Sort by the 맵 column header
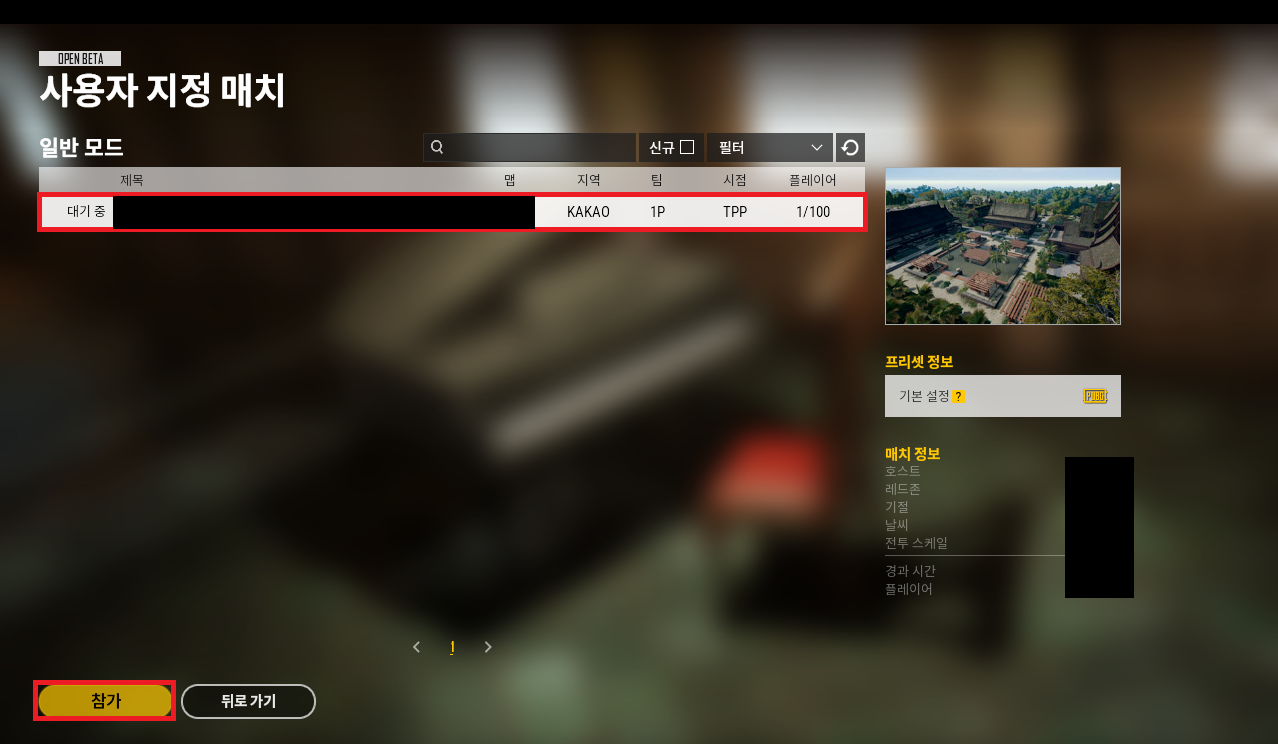The height and width of the screenshot is (744, 1278). coord(510,180)
